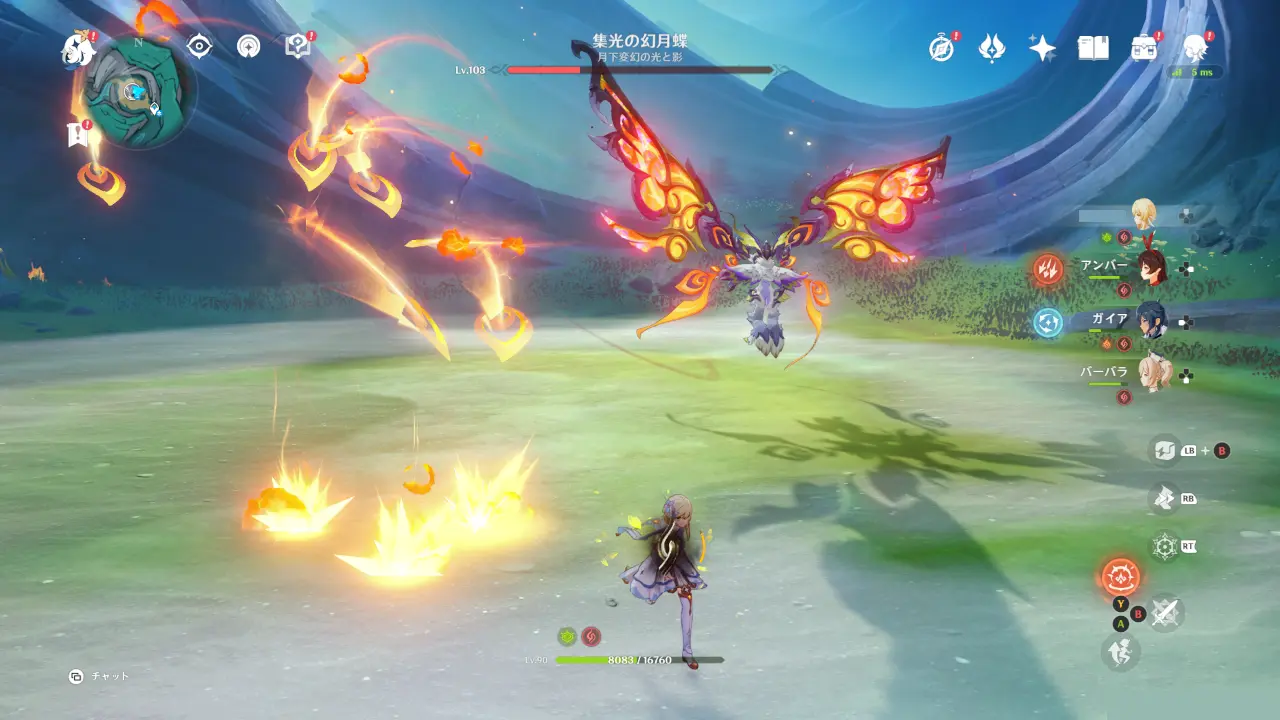Open the adventurer handbook book icon

[x=1093, y=48]
